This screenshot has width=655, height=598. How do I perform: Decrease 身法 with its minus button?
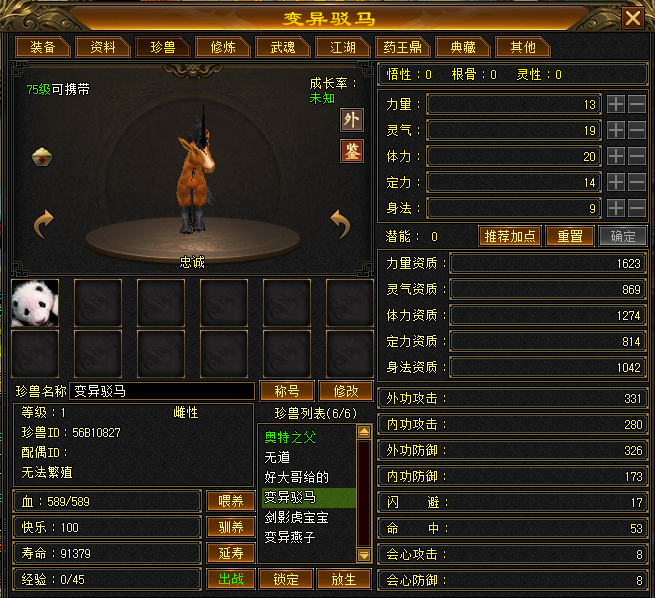[637, 208]
